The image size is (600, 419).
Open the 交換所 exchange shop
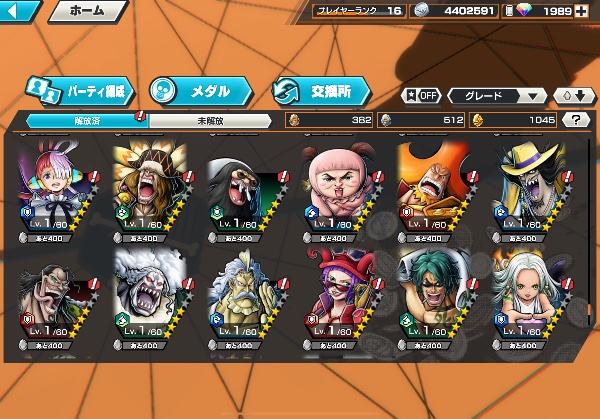(x=320, y=91)
